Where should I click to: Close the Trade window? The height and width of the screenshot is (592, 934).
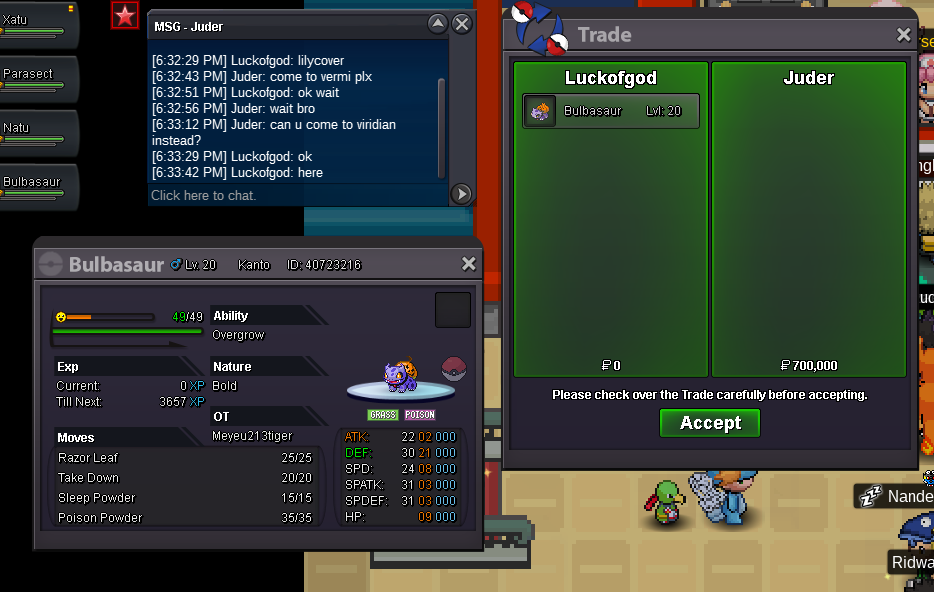coord(904,35)
